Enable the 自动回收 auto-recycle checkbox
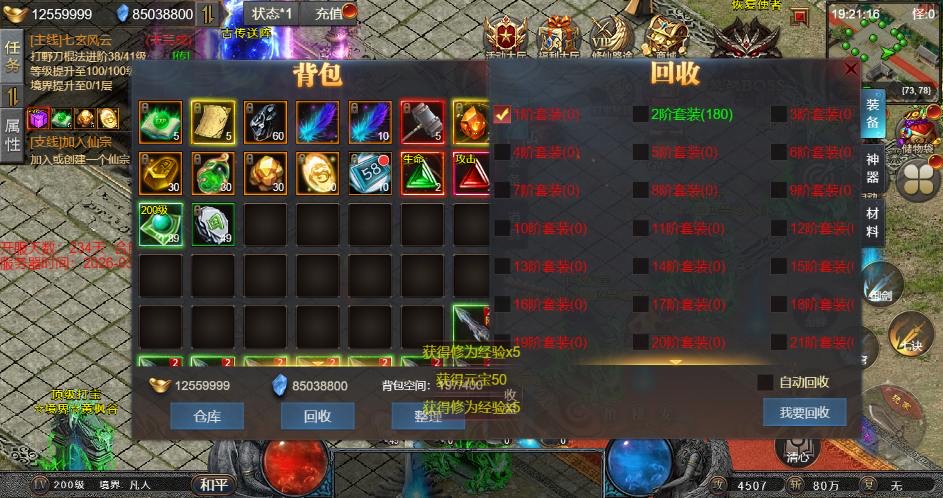 pyautogui.click(x=765, y=382)
